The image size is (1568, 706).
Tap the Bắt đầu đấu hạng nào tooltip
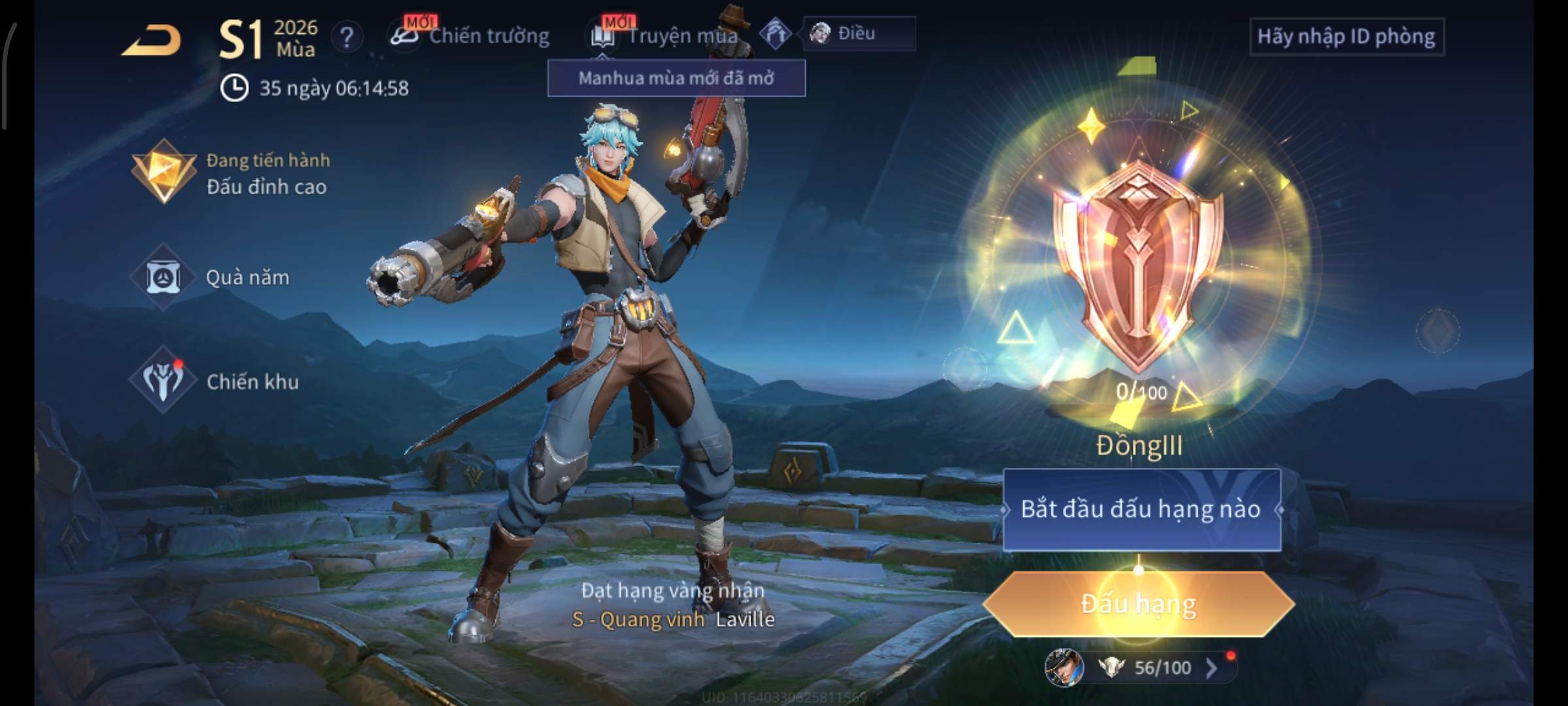(x=1141, y=509)
